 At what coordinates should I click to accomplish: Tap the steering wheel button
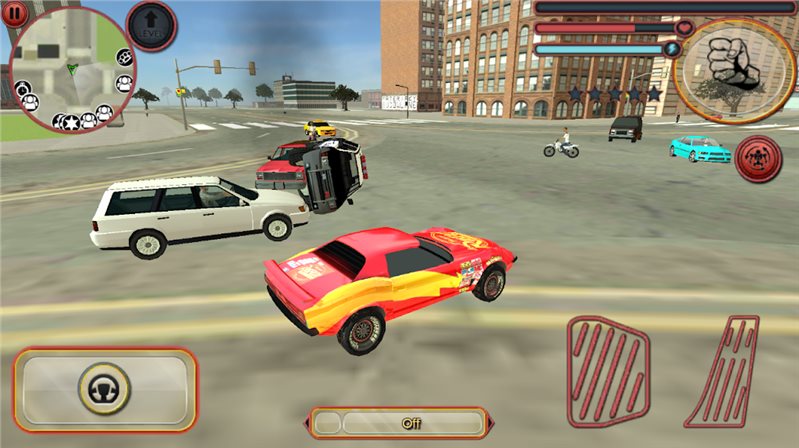pos(105,390)
